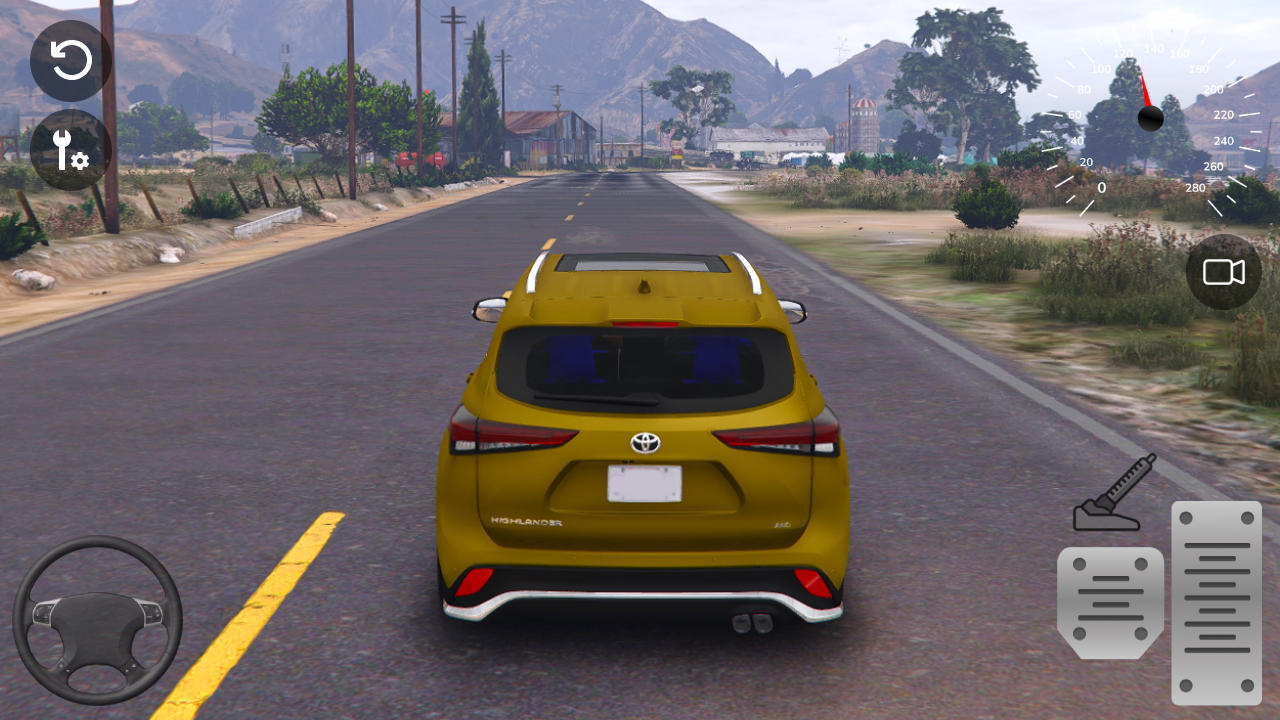Click the Toyota emblem on the tailgate
1280x720 pixels.
tap(643, 443)
